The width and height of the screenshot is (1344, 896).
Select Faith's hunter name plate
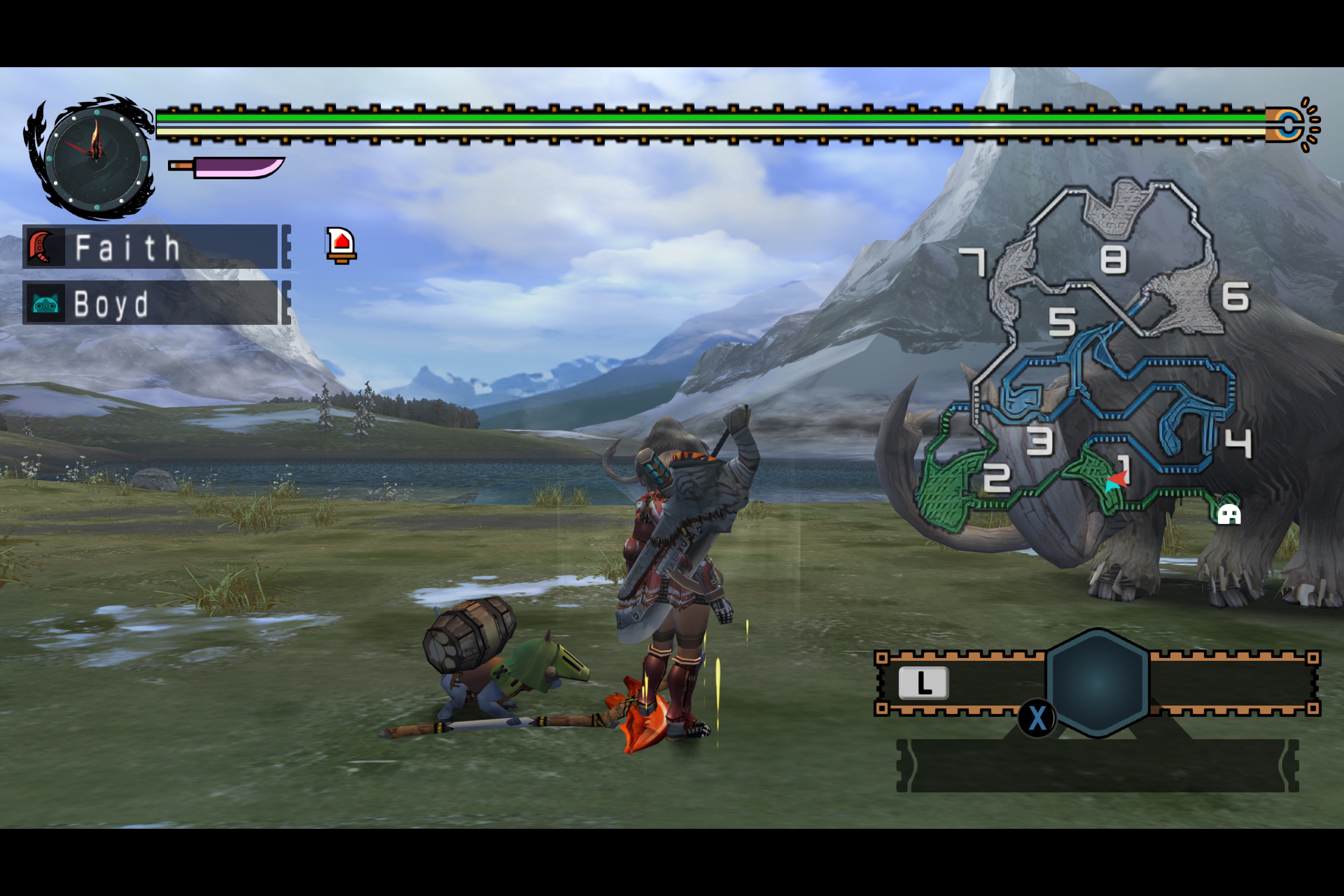pyautogui.click(x=150, y=247)
